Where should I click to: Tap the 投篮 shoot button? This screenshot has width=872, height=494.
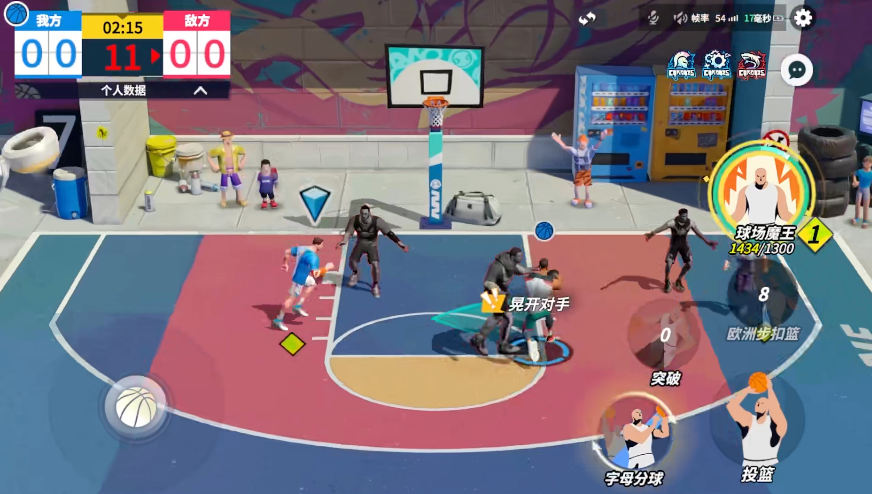(x=757, y=423)
